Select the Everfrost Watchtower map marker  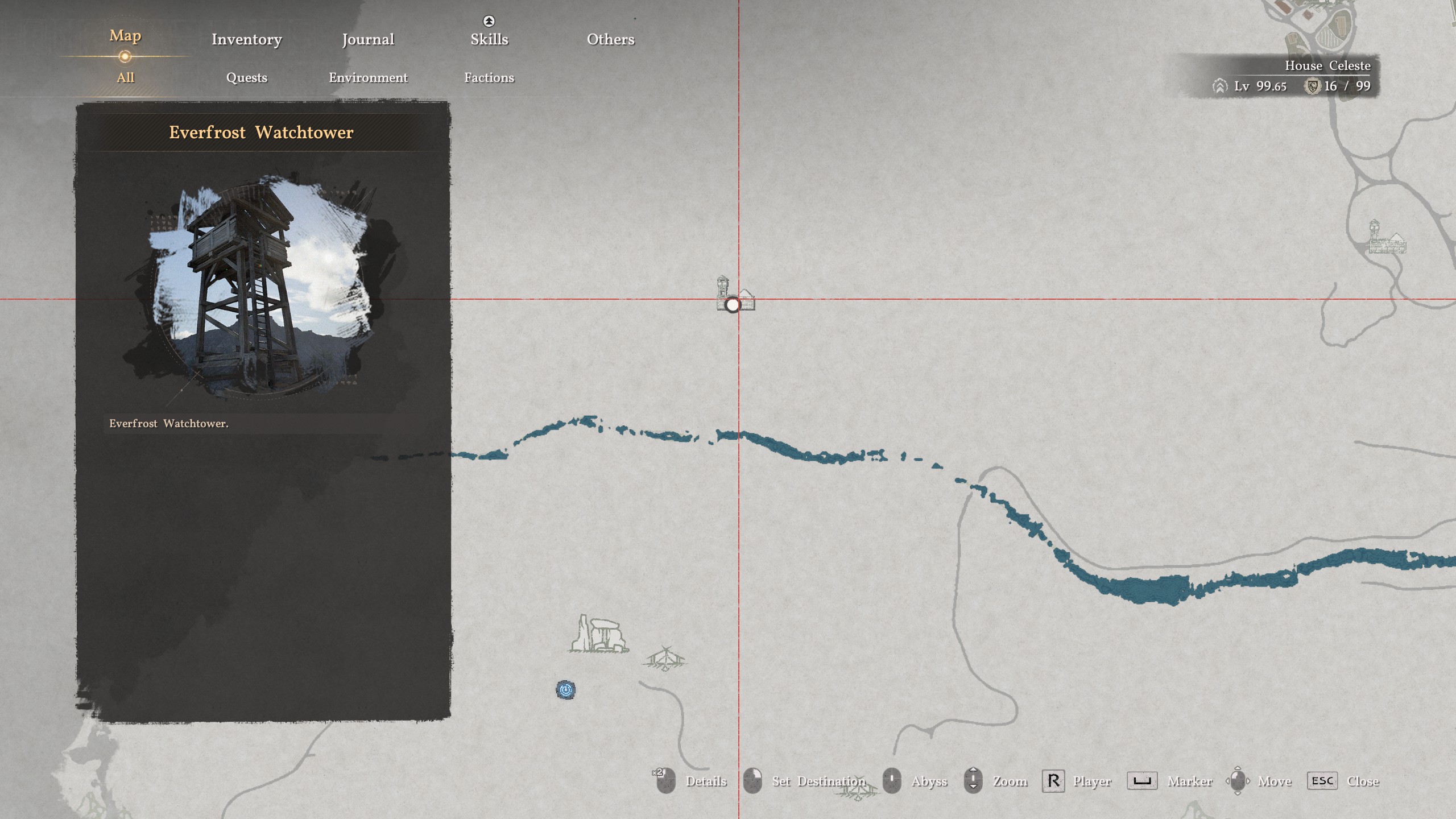click(x=733, y=304)
